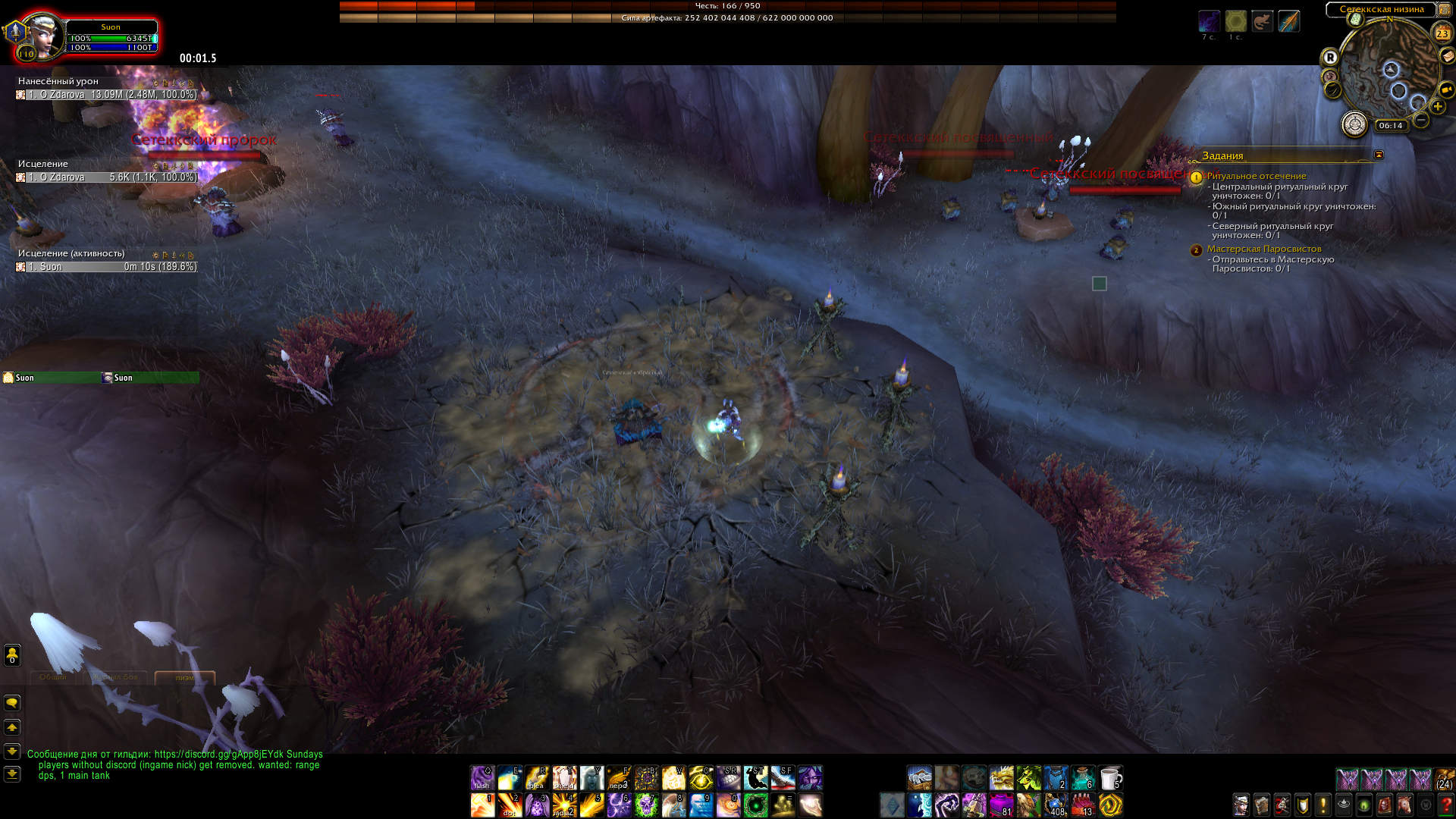Viewport: 1456px width, 819px height.
Task: Select the Ритуальное отсечение quest entry
Action: [1256, 176]
